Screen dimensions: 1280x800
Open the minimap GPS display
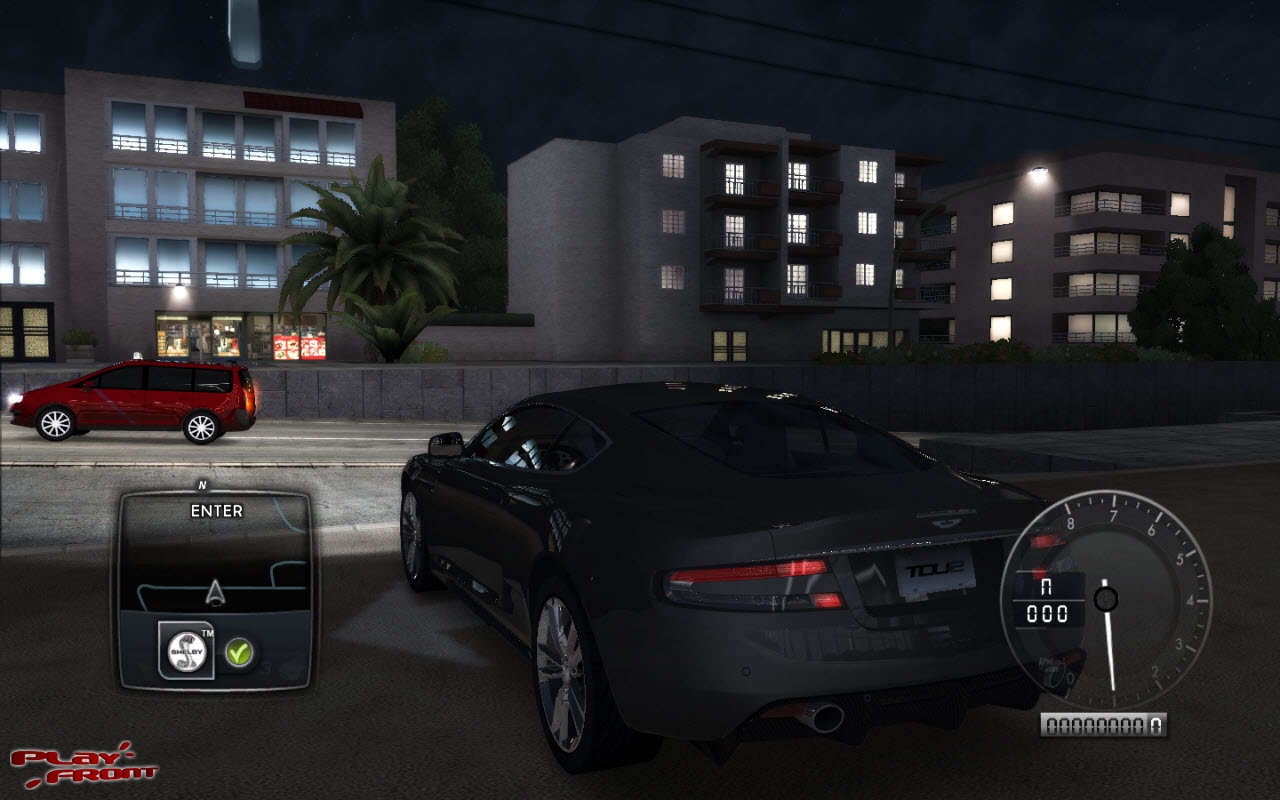(215, 560)
